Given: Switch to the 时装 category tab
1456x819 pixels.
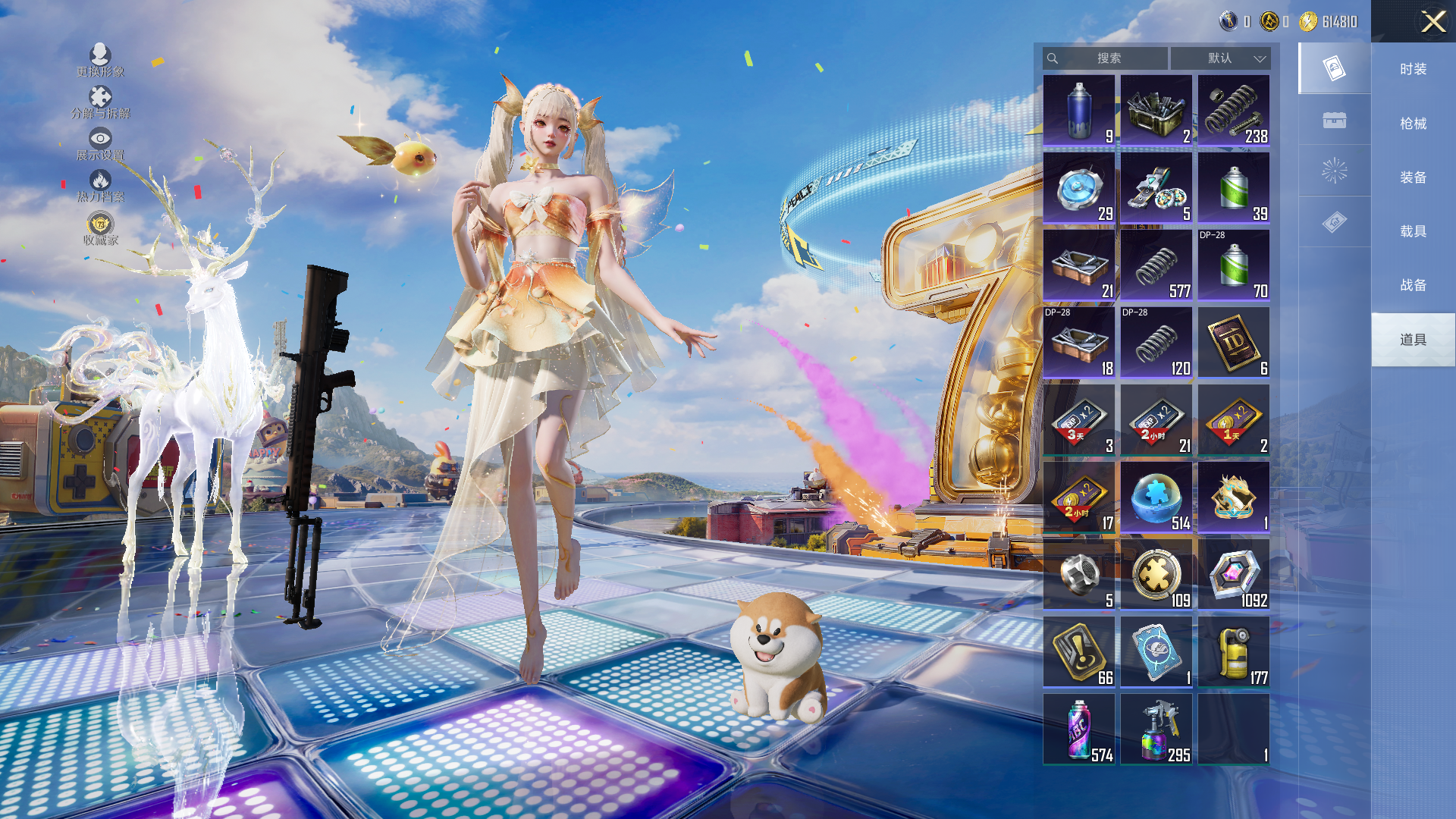Looking at the screenshot, I should pyautogui.click(x=1413, y=69).
